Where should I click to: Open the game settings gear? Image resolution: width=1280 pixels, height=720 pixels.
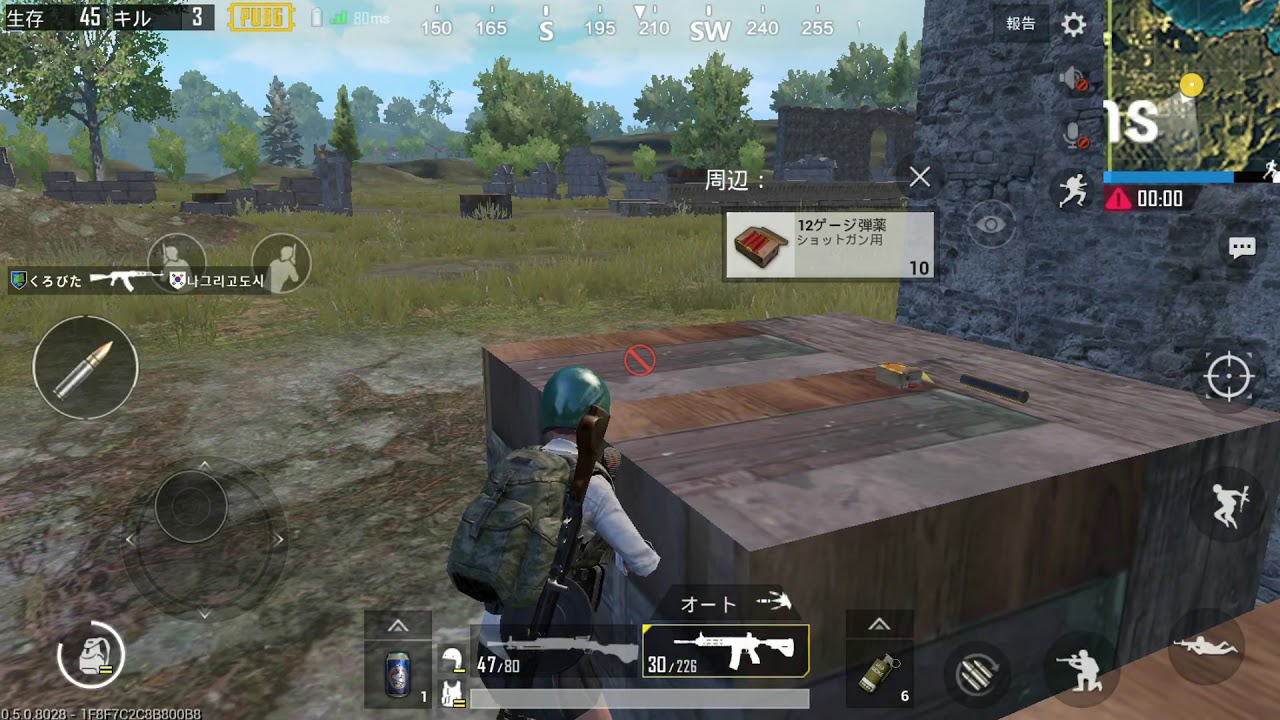click(x=1071, y=24)
